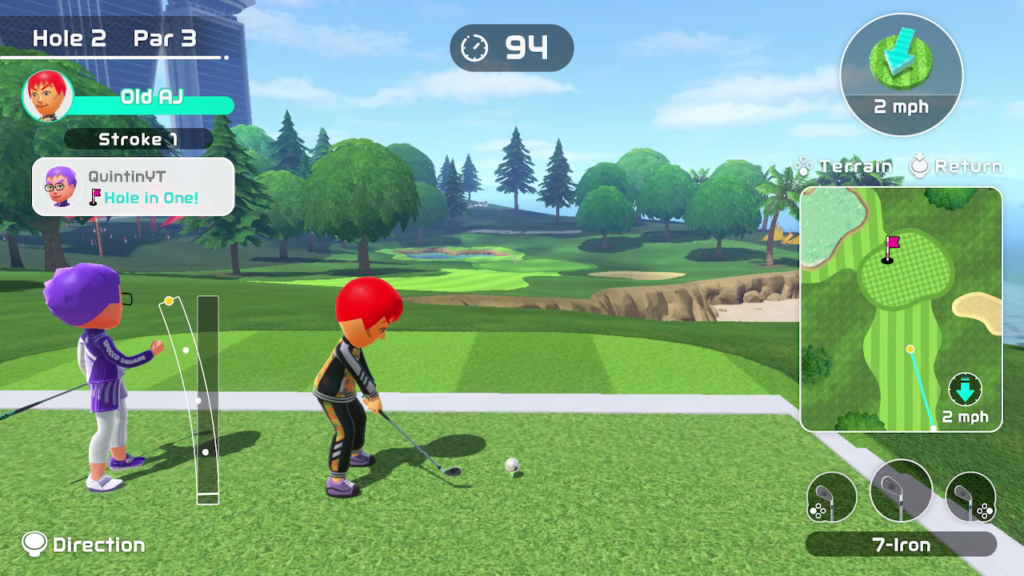Select the large current club icon
This screenshot has height=576, width=1024.
[x=900, y=490]
